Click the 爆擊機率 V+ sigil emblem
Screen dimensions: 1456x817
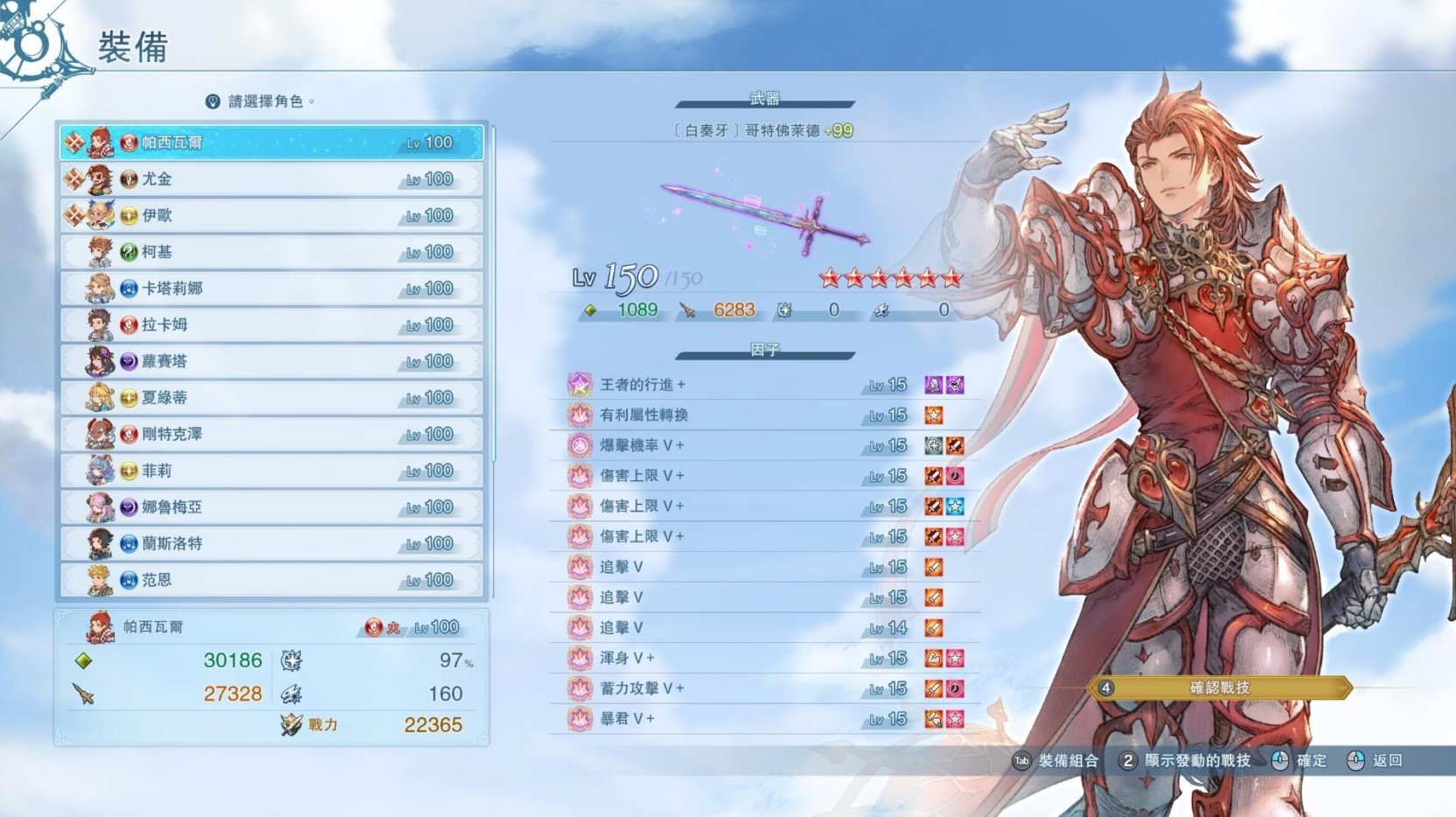pyautogui.click(x=579, y=445)
